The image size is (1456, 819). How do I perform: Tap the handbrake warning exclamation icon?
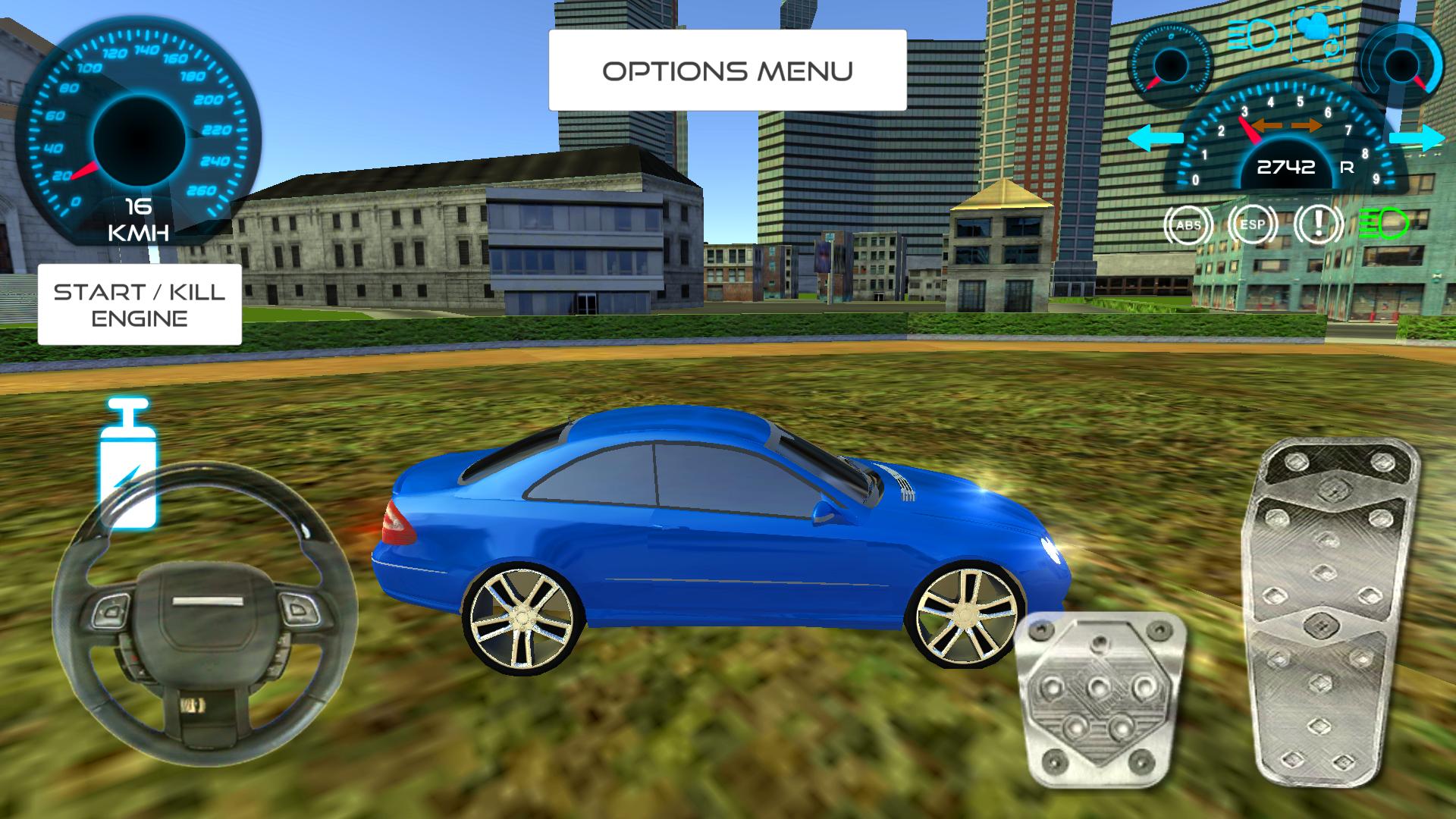(x=1319, y=224)
